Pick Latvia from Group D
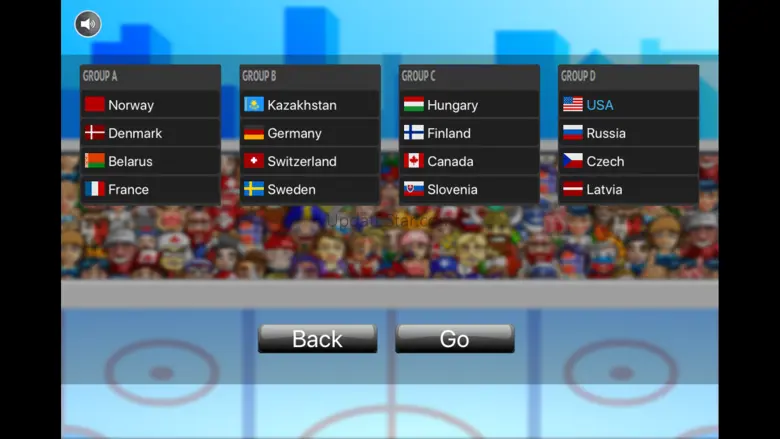This screenshot has width=780, height=439. coord(628,189)
